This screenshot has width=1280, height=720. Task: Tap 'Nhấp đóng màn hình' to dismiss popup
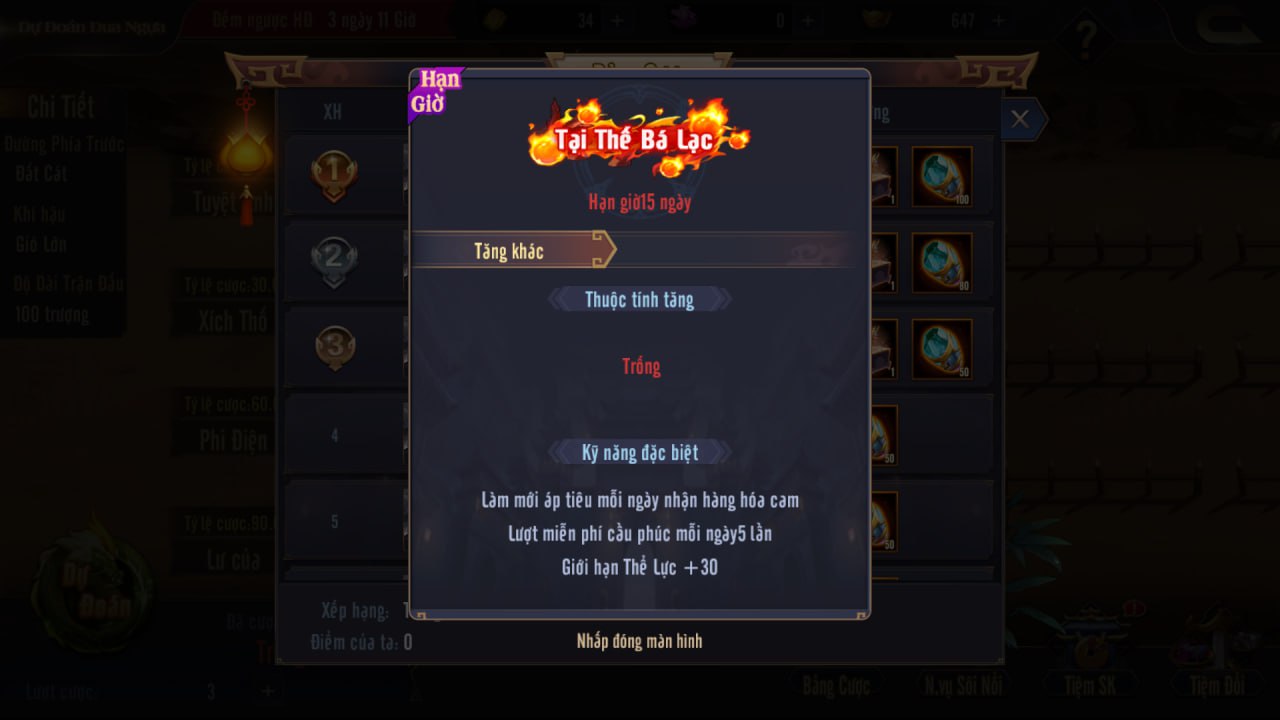pos(639,641)
